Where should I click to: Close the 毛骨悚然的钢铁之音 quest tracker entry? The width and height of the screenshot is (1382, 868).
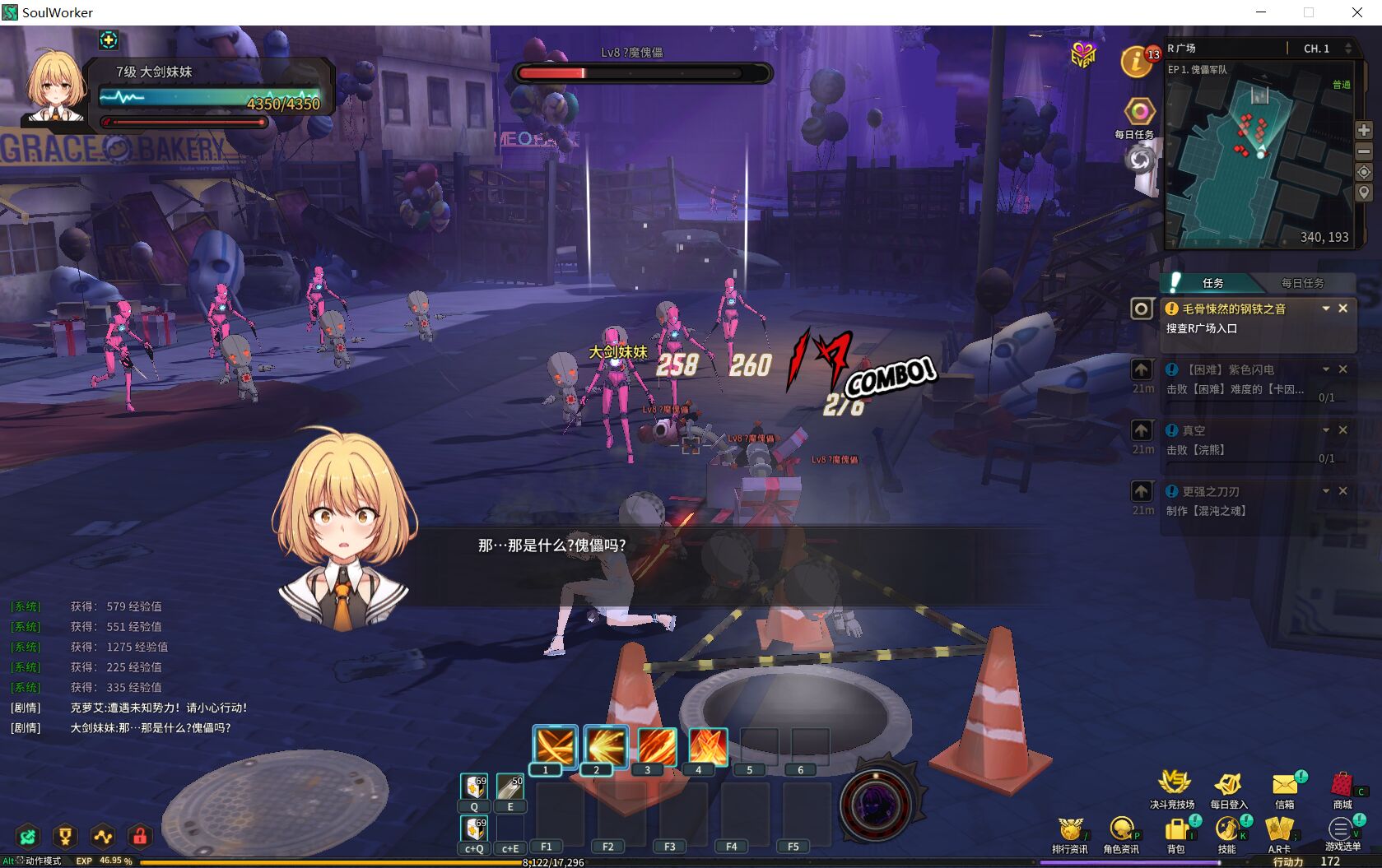click(x=1343, y=309)
